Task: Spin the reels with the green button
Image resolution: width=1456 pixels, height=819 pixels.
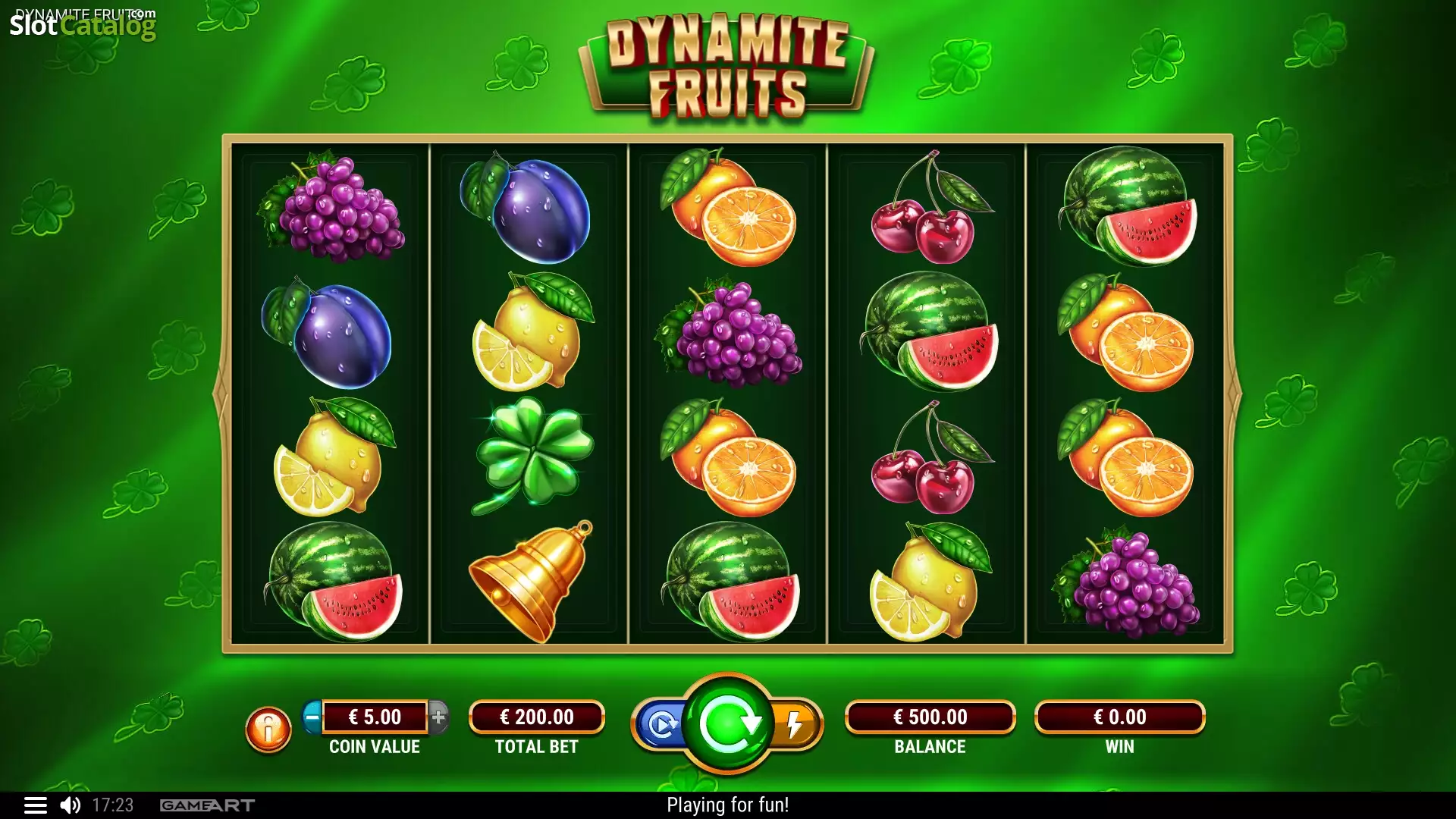Action: pos(727,723)
